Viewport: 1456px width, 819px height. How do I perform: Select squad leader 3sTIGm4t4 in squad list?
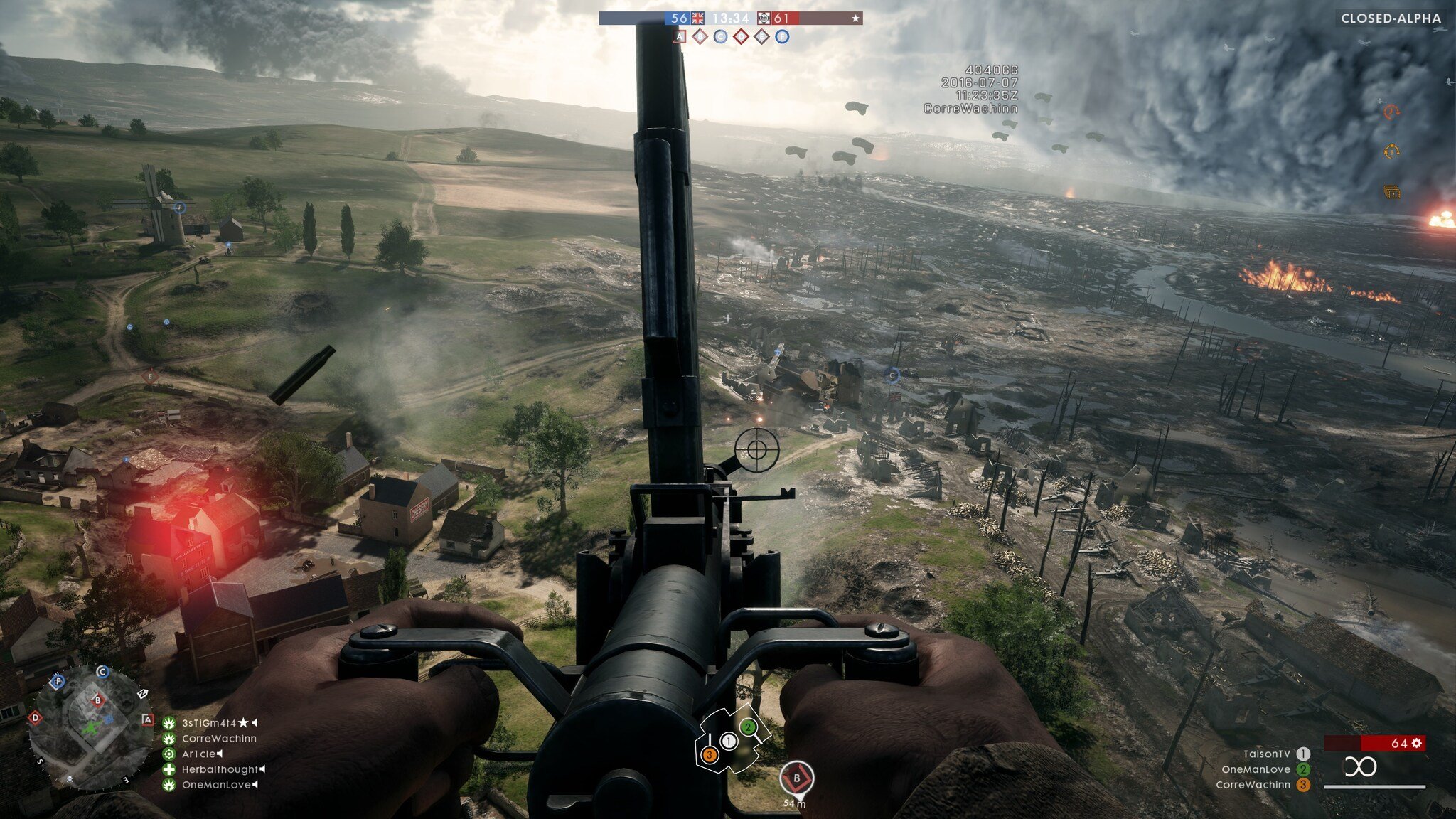[x=208, y=723]
